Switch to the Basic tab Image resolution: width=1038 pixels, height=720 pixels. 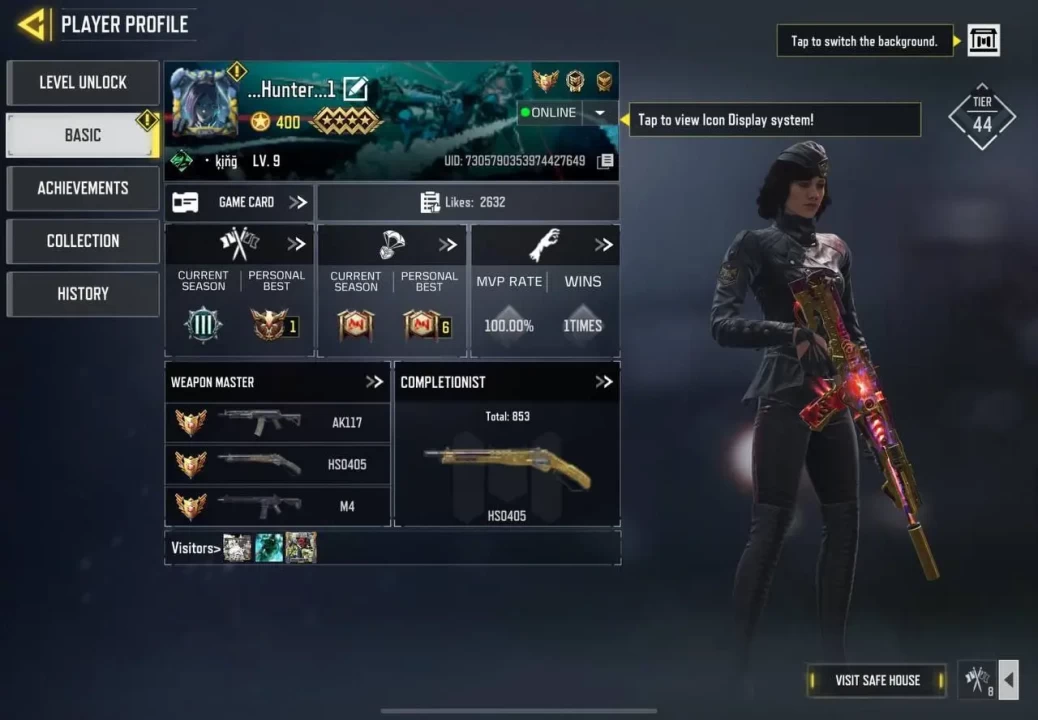(x=83, y=135)
